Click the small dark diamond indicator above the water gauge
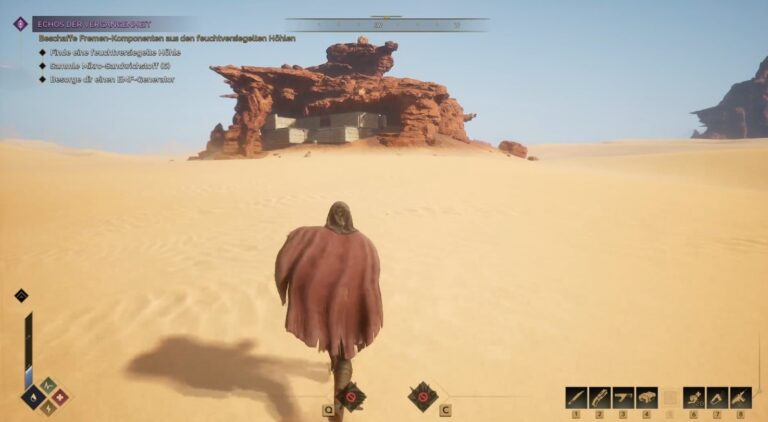The height and width of the screenshot is (422, 768). point(21,295)
